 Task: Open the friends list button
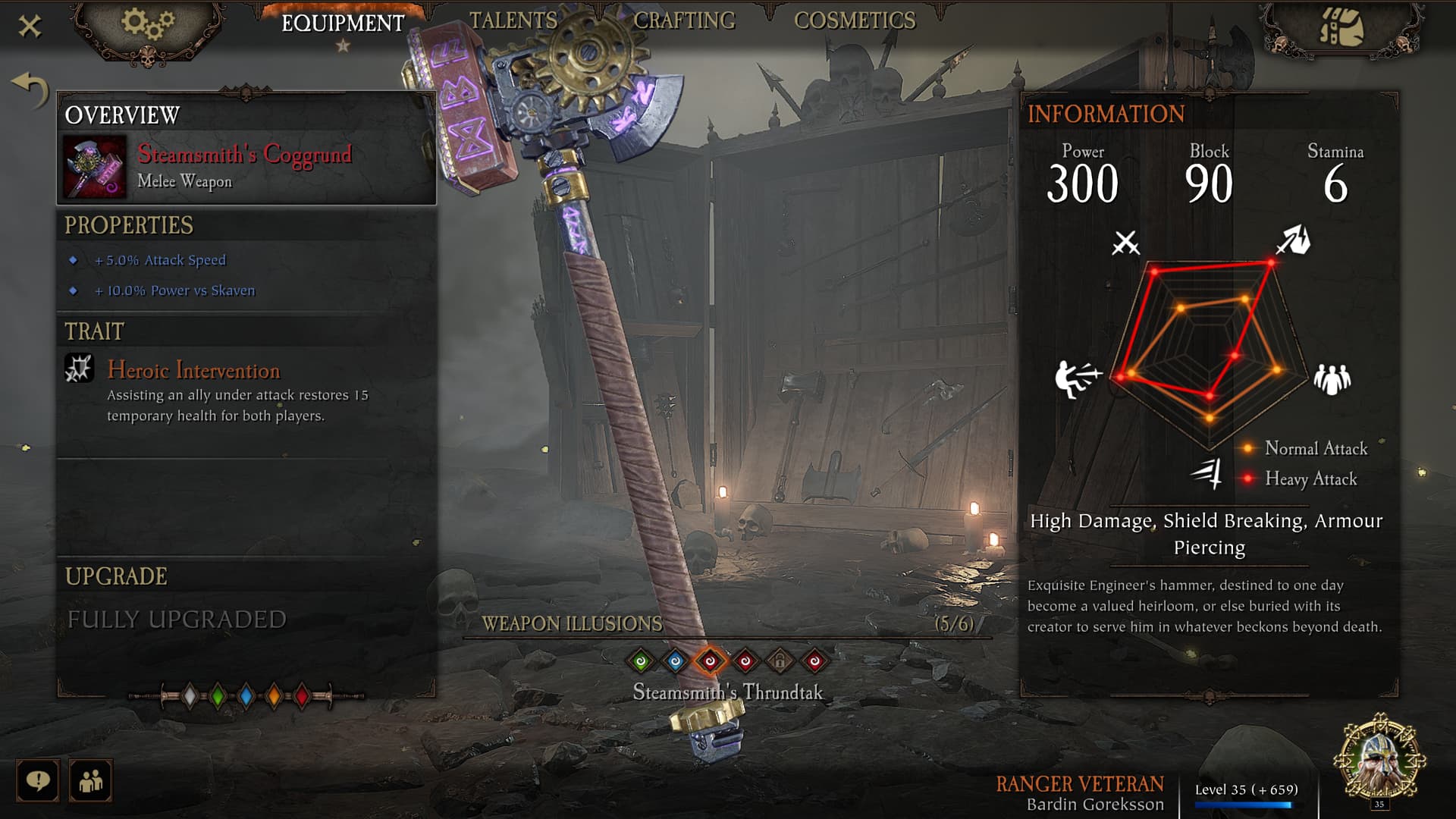pyautogui.click(x=90, y=780)
